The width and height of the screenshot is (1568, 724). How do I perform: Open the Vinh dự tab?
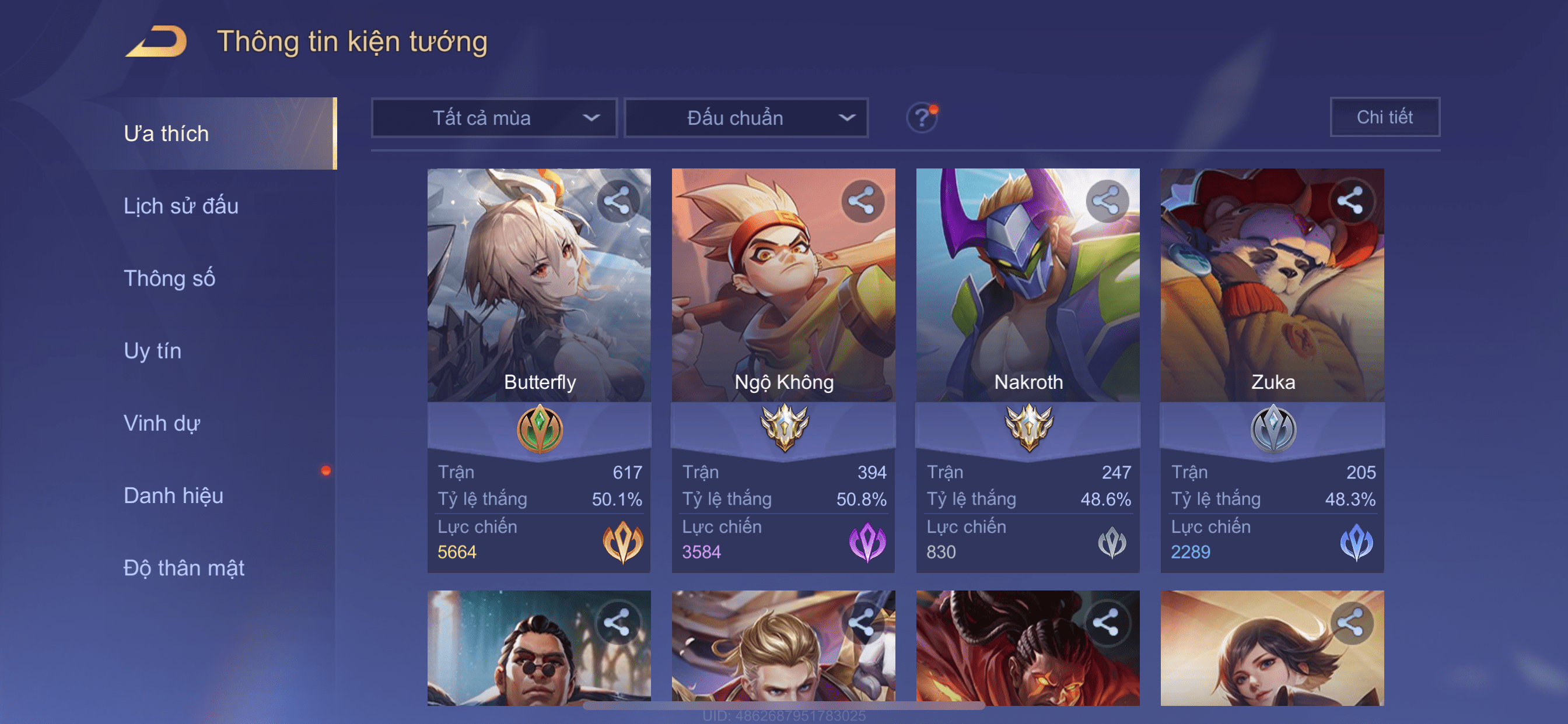click(162, 423)
